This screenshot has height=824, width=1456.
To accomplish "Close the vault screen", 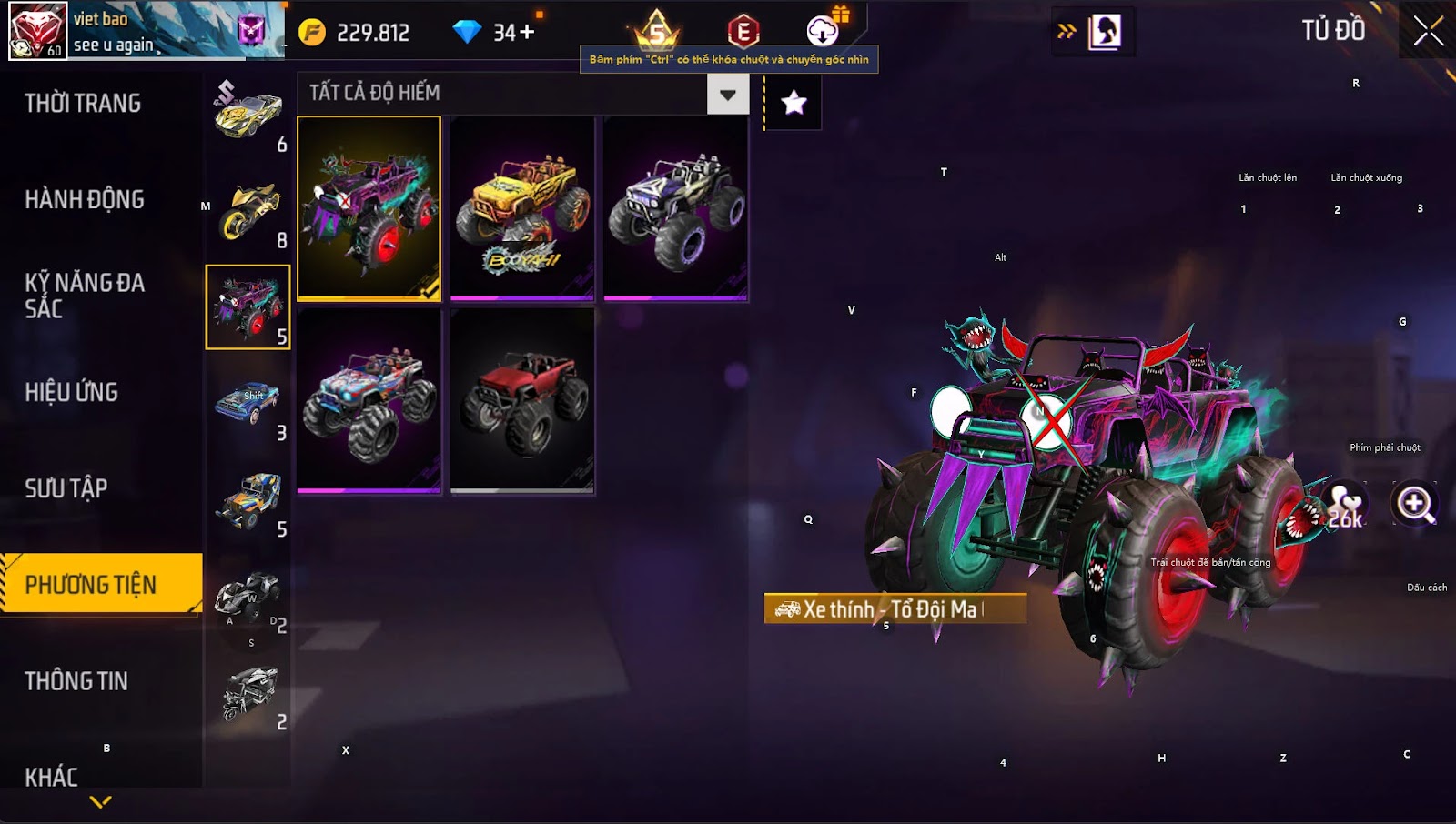I will pos(1428,31).
